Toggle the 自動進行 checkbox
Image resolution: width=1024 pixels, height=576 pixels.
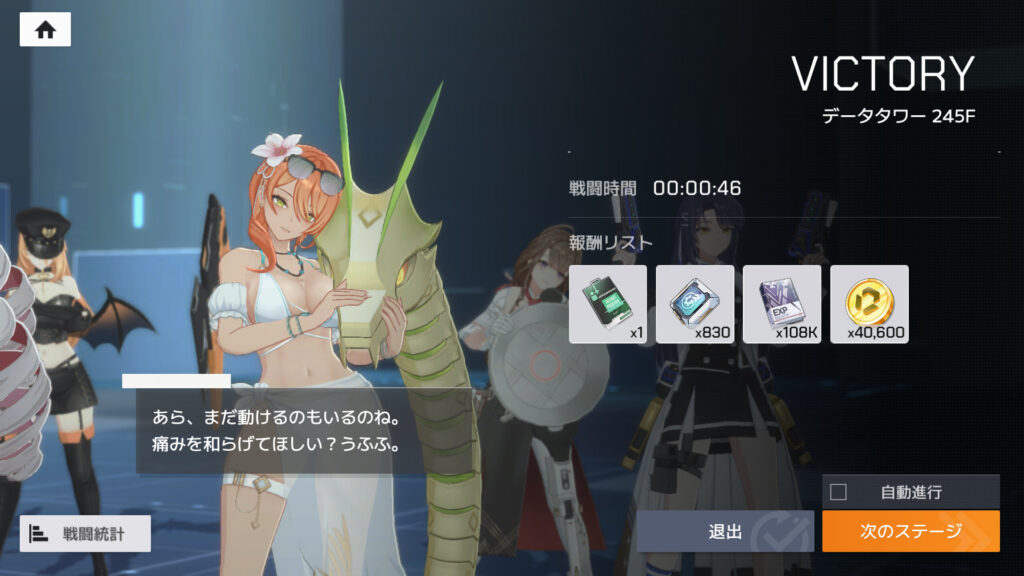pyautogui.click(x=839, y=491)
